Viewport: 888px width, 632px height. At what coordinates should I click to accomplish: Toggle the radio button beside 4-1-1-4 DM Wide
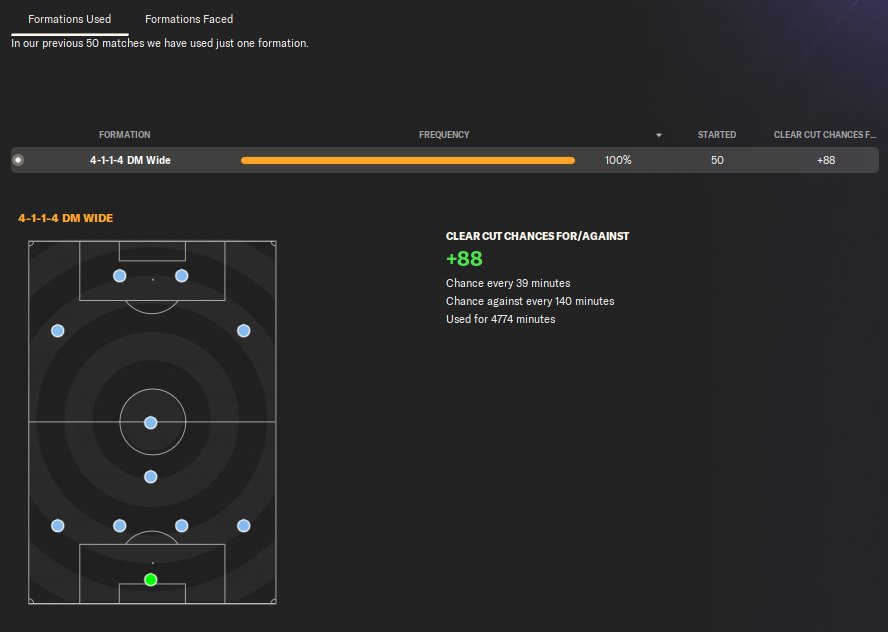pyautogui.click(x=18, y=160)
